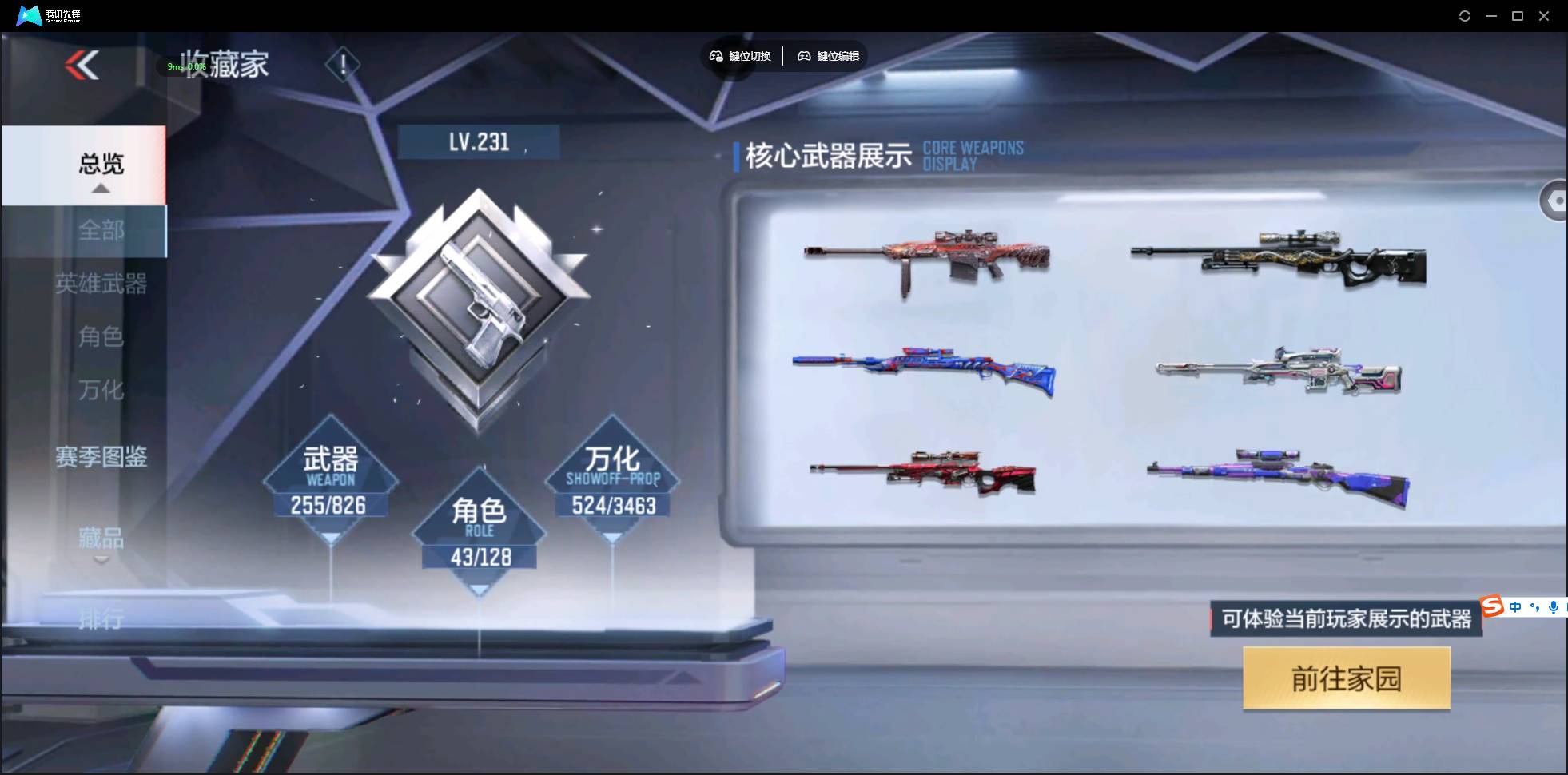Switch to the 赛季图鉴 section
The image size is (1568, 775).
point(101,458)
